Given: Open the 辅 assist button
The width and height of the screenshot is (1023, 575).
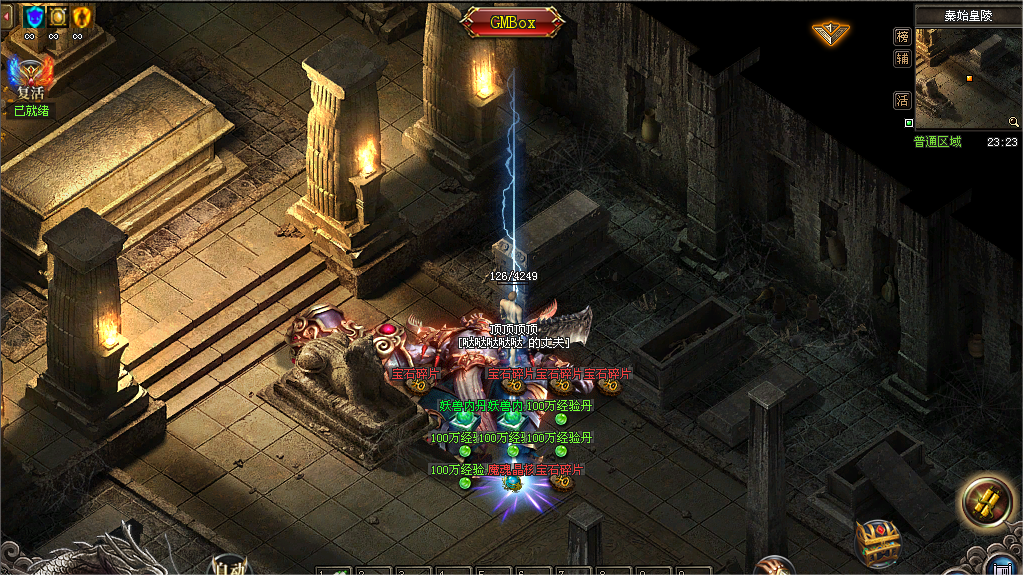Looking at the screenshot, I should (902, 58).
